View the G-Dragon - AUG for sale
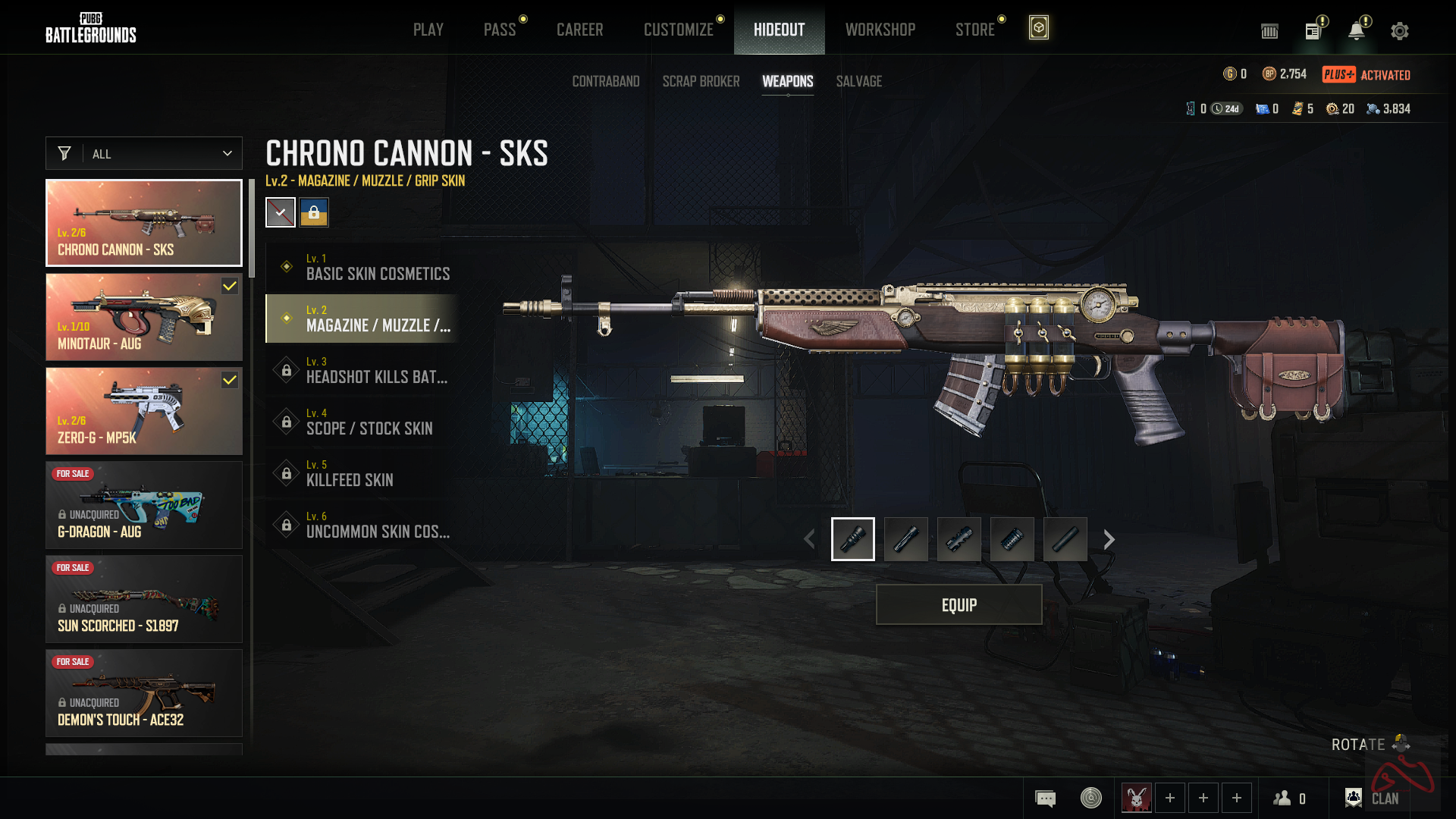Viewport: 1456px width, 819px height. coord(144,505)
